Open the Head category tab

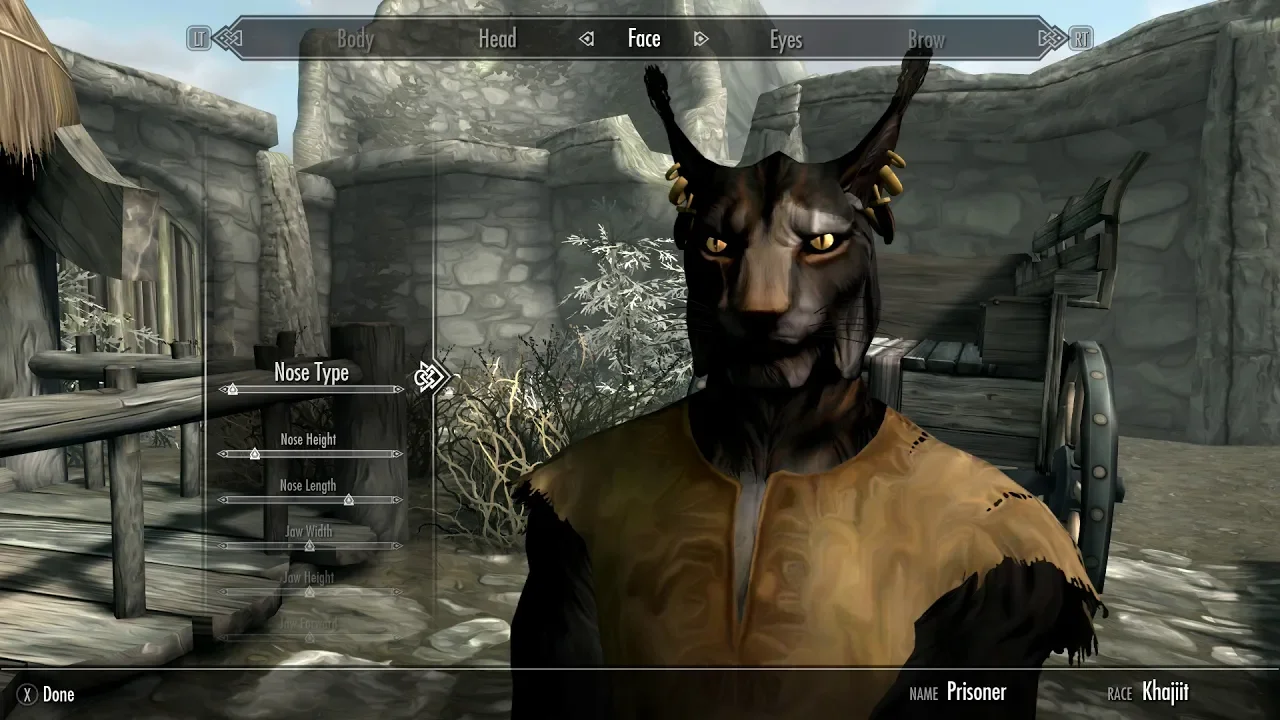(x=497, y=39)
